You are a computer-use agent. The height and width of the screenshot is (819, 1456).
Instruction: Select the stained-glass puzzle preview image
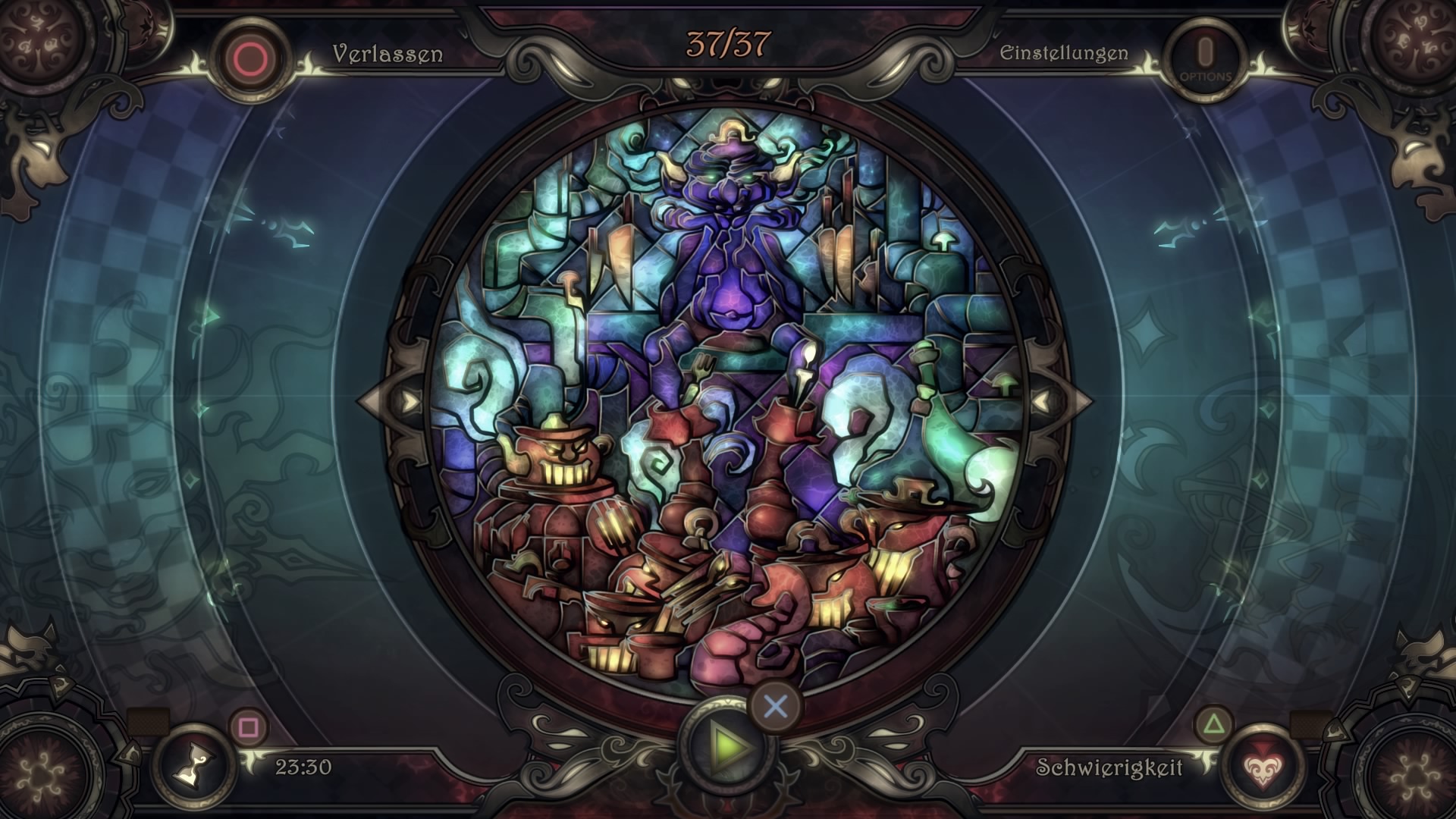726,402
